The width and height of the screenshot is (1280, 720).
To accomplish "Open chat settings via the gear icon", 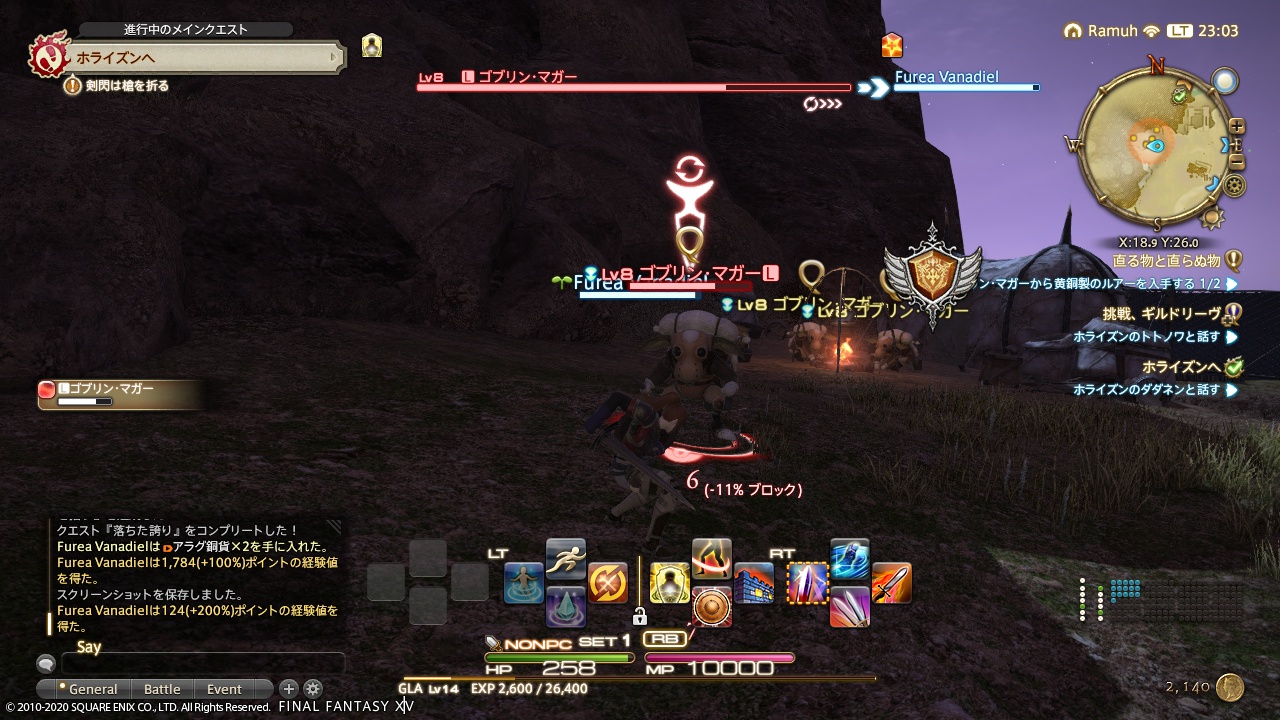I will coord(313,689).
